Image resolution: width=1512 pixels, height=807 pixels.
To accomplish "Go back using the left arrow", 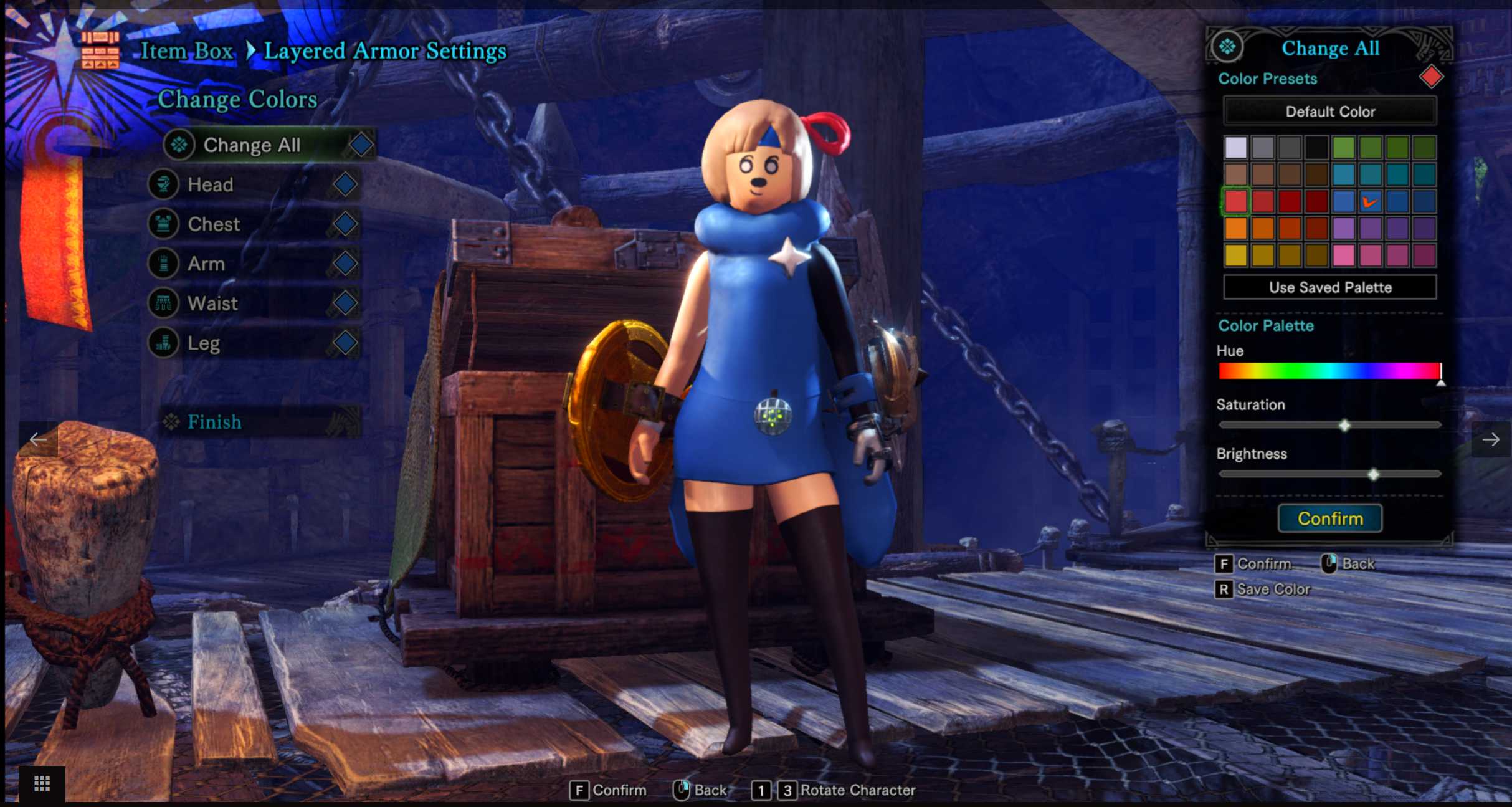I will pyautogui.click(x=37, y=439).
